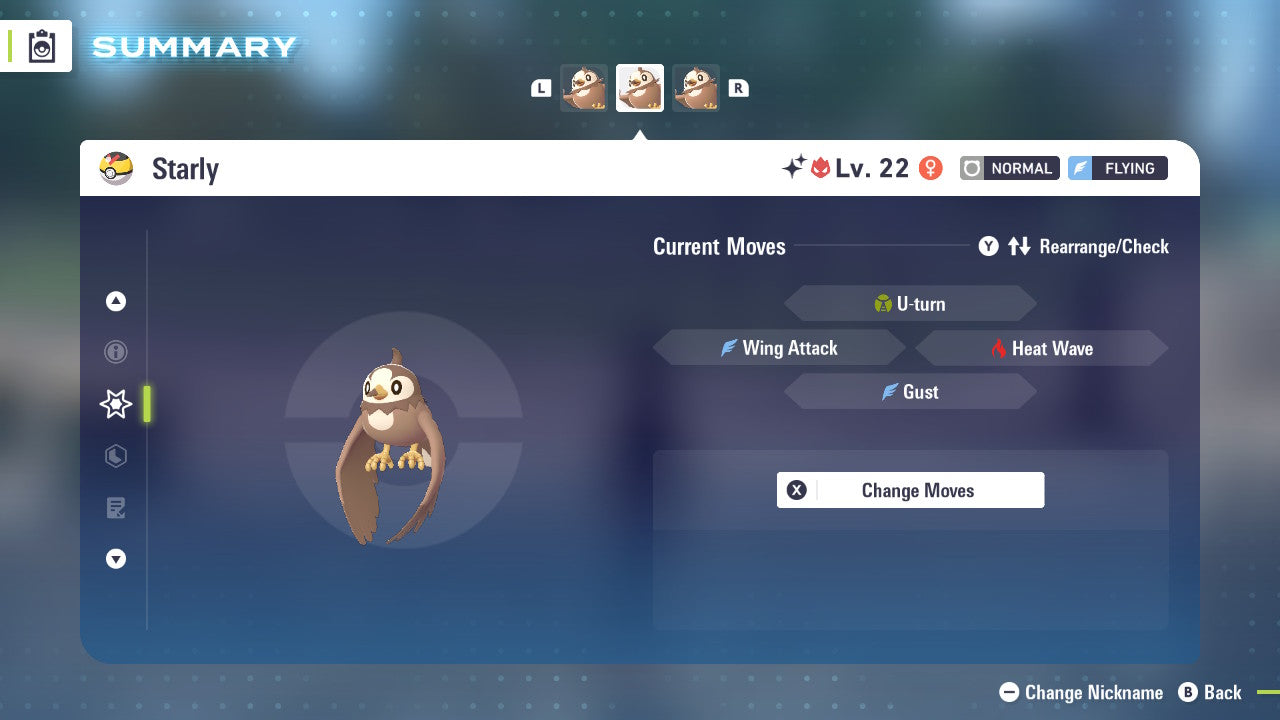Image resolution: width=1280 pixels, height=720 pixels.
Task: Toggle the NORMAL type badge
Action: click(1009, 168)
